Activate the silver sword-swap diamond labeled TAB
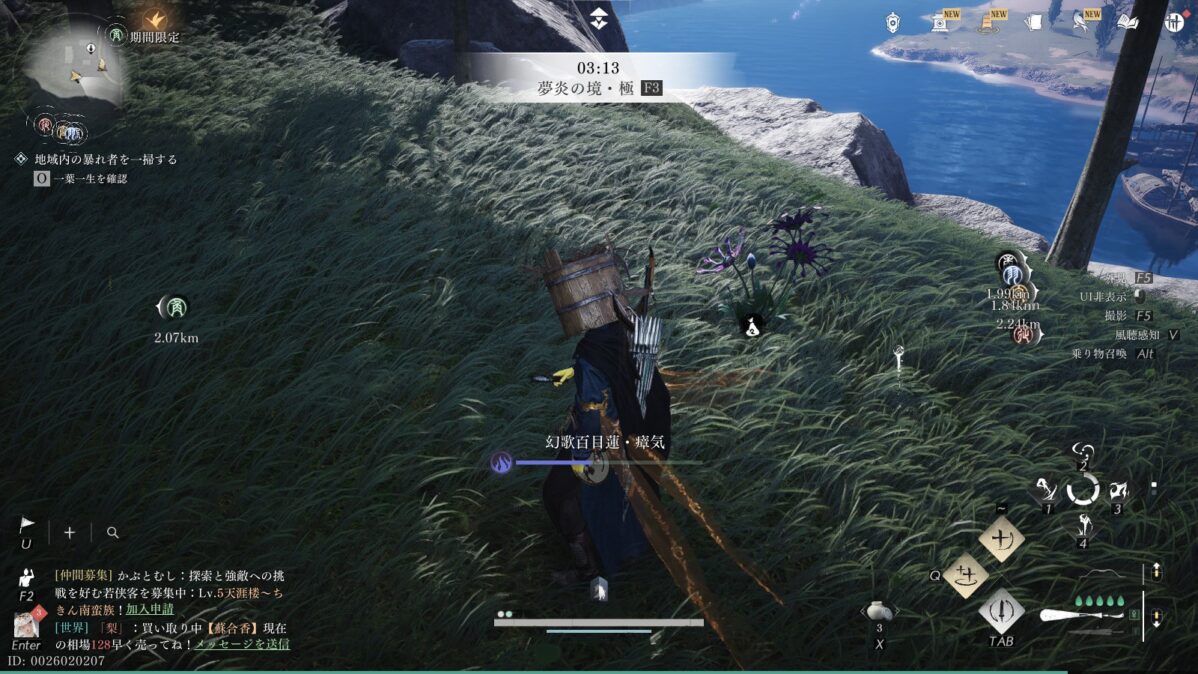 [1001, 609]
